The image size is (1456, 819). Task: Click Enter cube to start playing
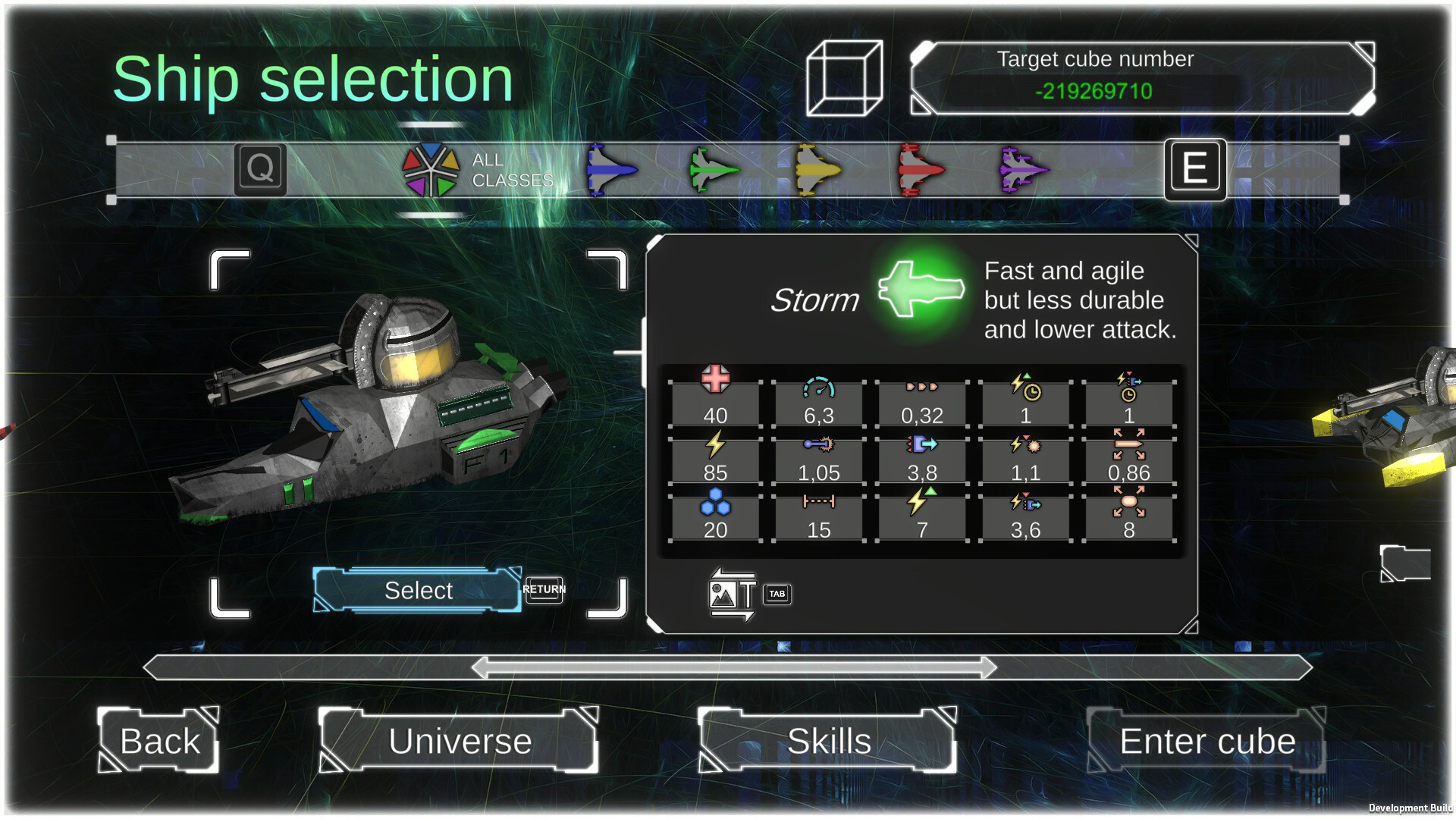click(x=1207, y=741)
